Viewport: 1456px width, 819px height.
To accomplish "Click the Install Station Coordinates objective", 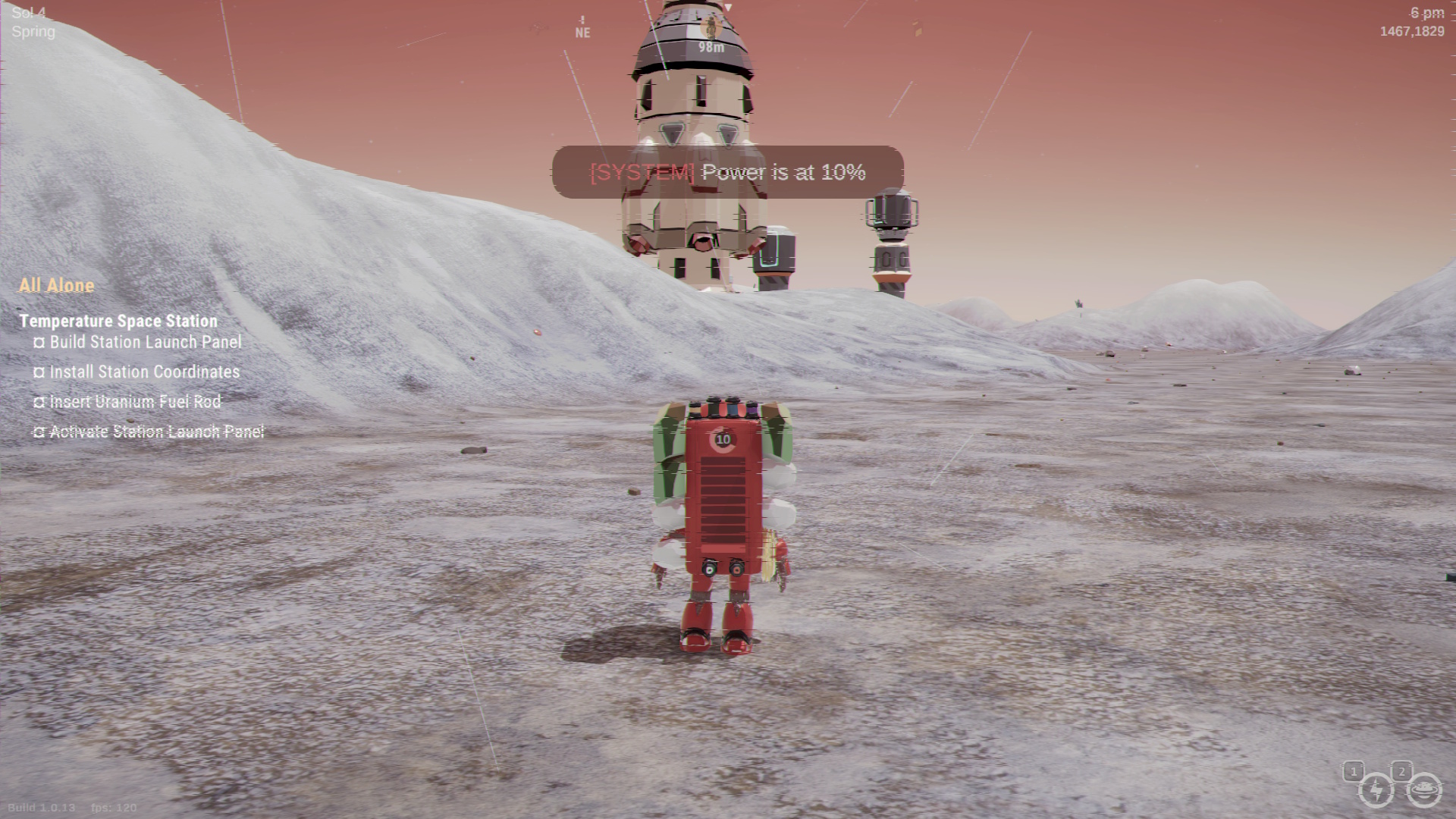I will coord(144,372).
